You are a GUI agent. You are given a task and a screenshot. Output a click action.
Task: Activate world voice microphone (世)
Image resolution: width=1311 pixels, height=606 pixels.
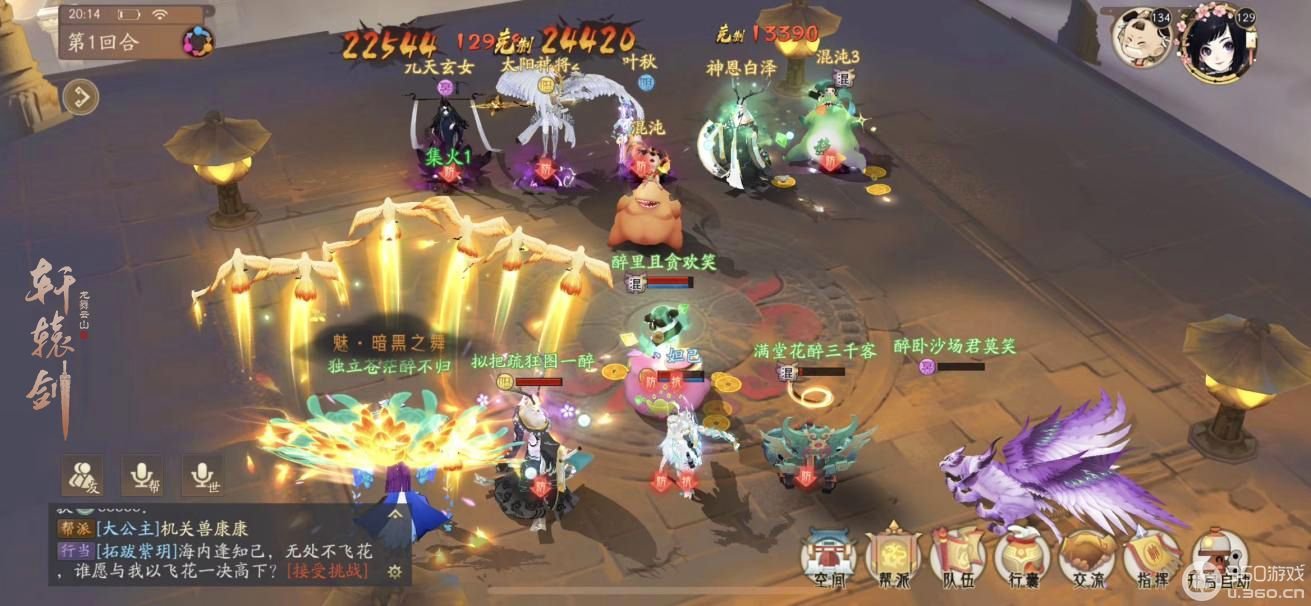(x=202, y=477)
